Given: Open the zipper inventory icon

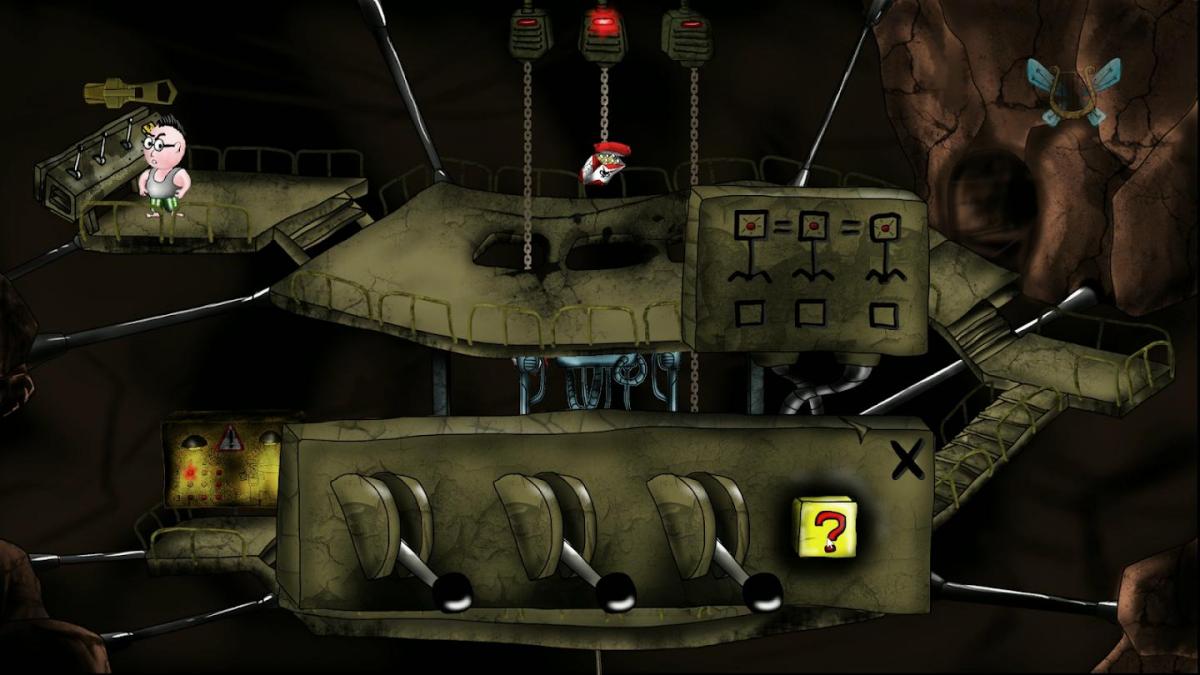Looking at the screenshot, I should click(130, 92).
